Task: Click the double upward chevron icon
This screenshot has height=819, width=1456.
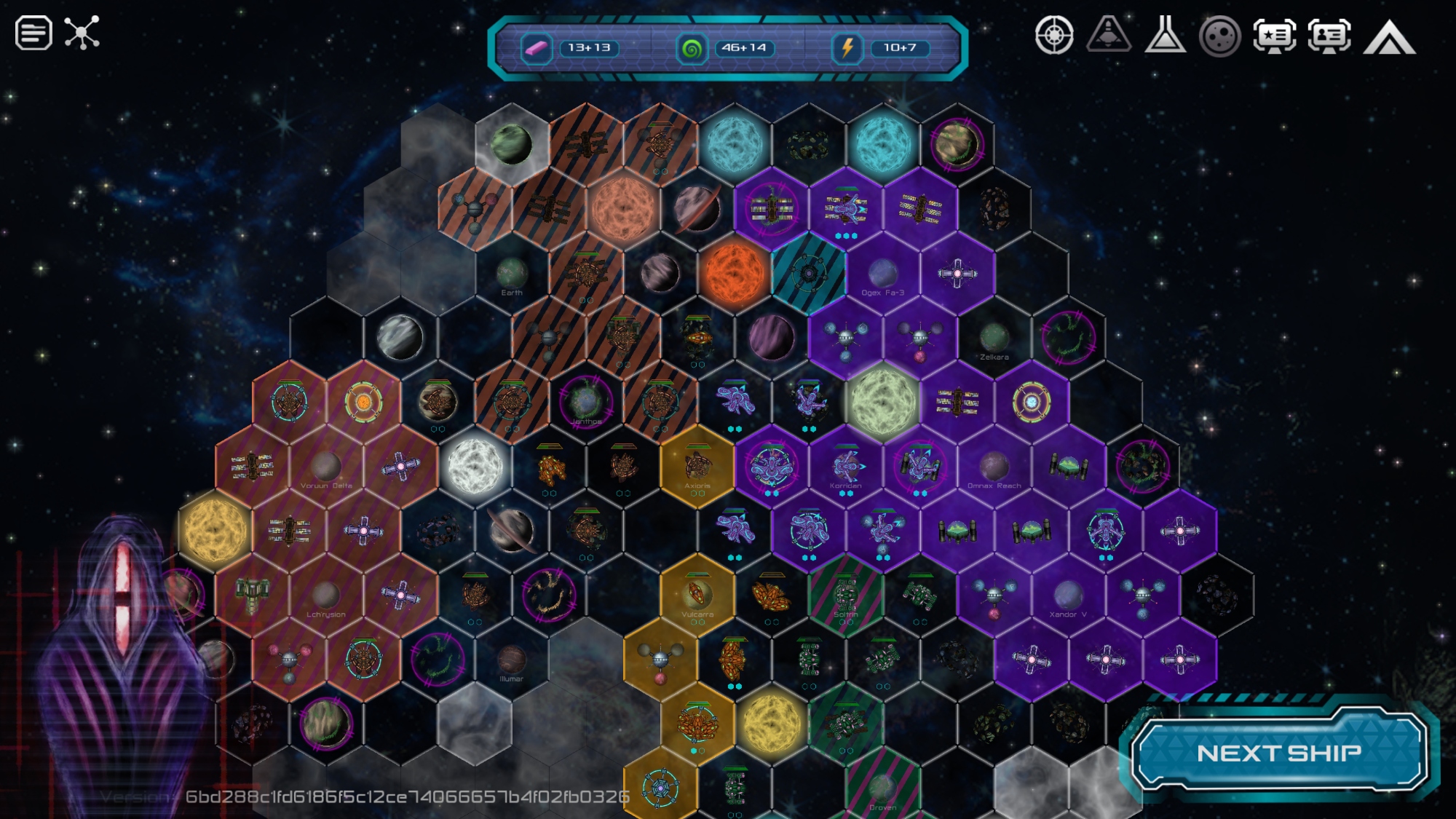Action: [1389, 37]
